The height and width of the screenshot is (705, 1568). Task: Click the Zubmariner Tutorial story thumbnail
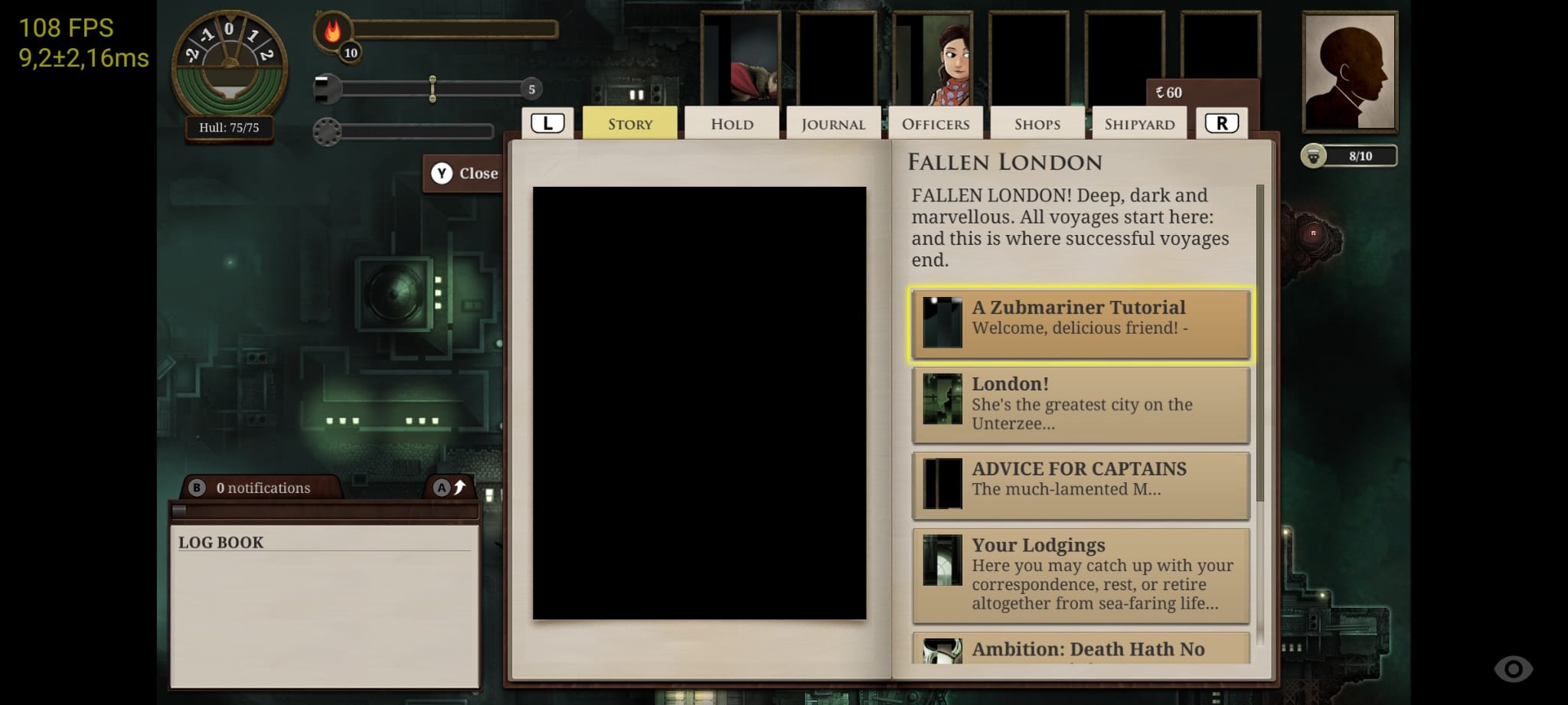(x=942, y=324)
